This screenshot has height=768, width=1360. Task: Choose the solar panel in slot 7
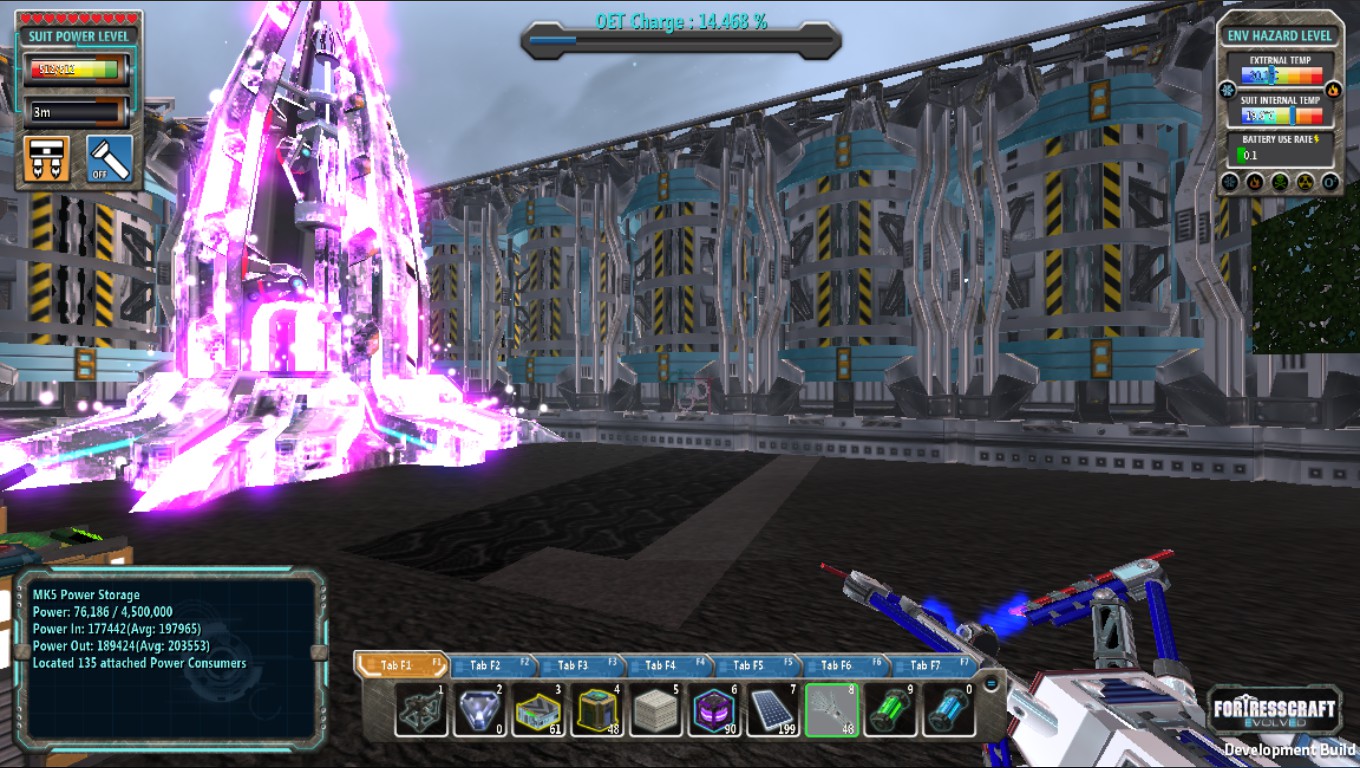[772, 710]
